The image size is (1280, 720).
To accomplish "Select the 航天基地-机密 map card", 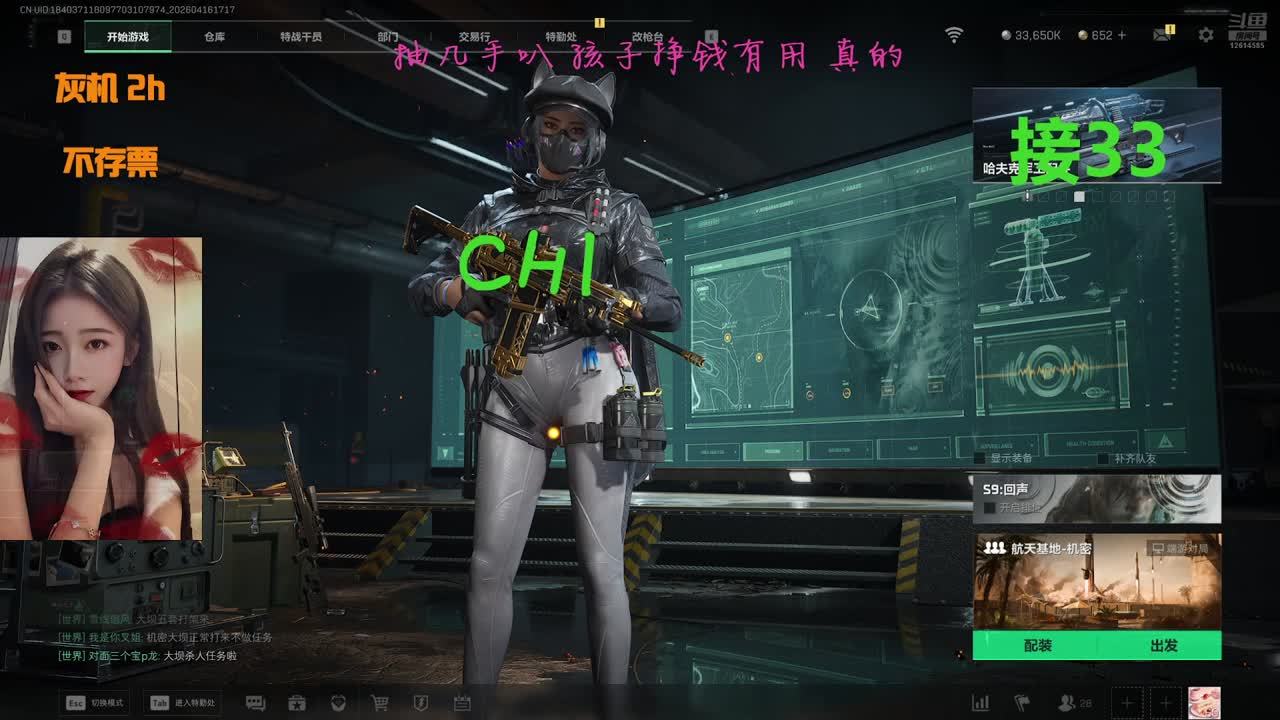I will point(1096,582).
